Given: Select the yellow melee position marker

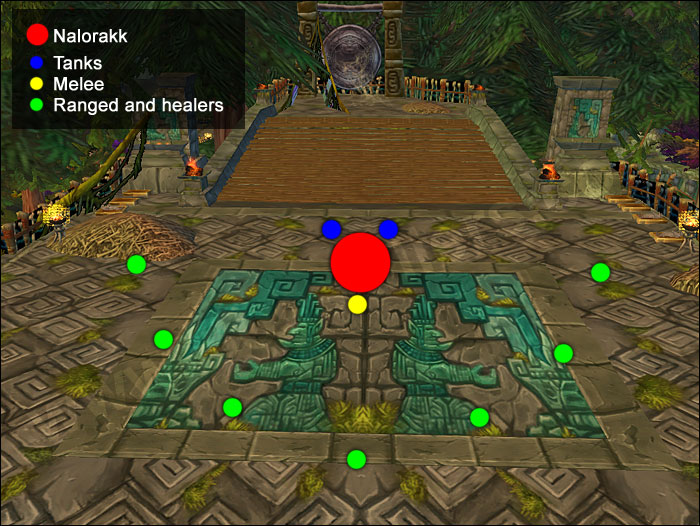Looking at the screenshot, I should [x=358, y=303].
